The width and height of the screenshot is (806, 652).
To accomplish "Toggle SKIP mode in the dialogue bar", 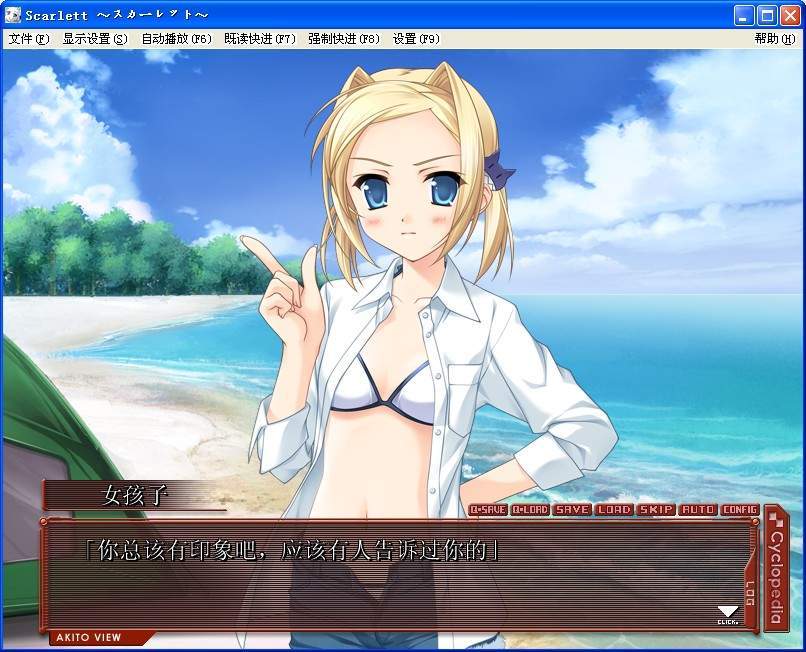I will click(656, 510).
